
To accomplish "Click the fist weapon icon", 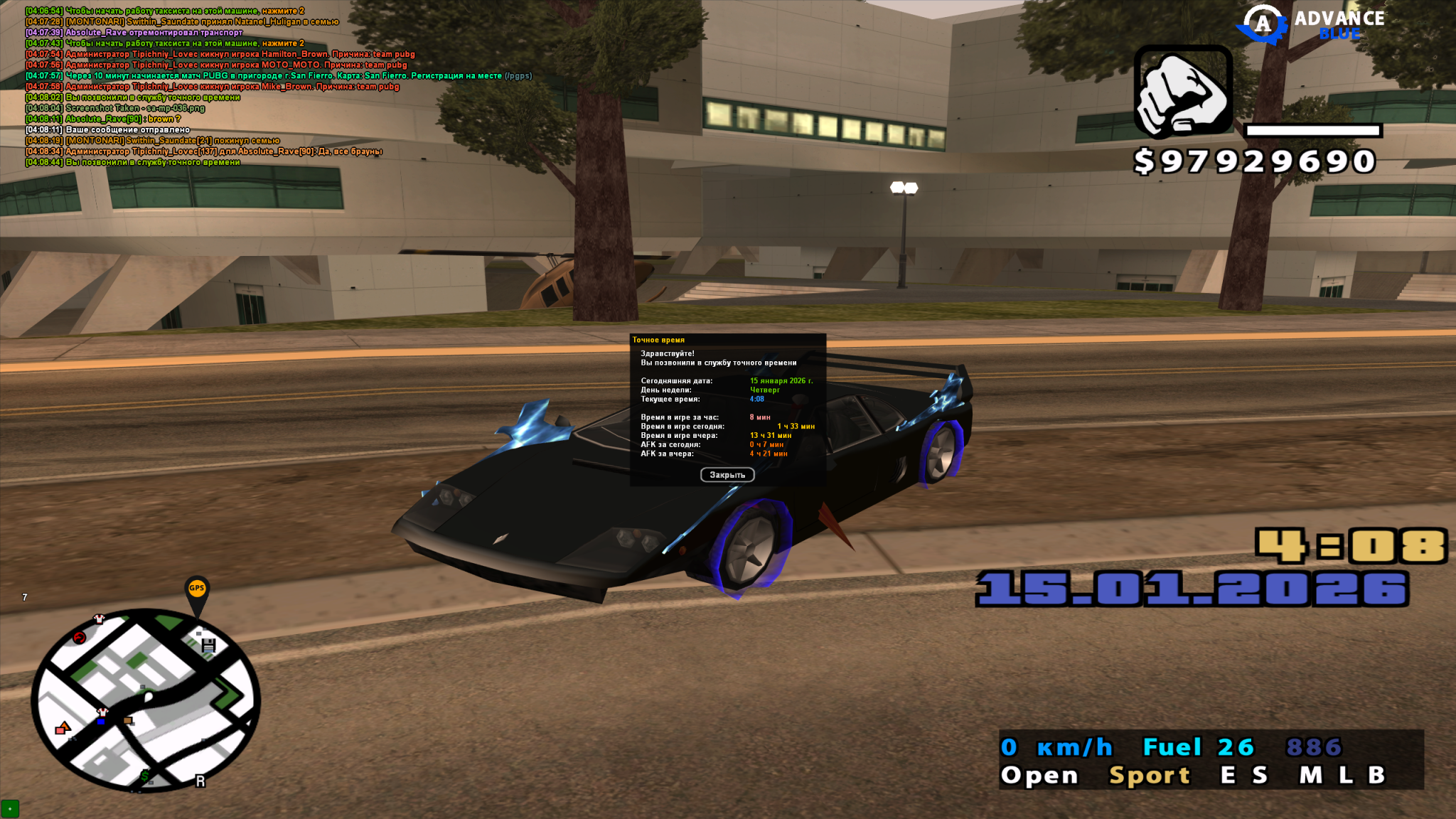I will click(x=1183, y=92).
